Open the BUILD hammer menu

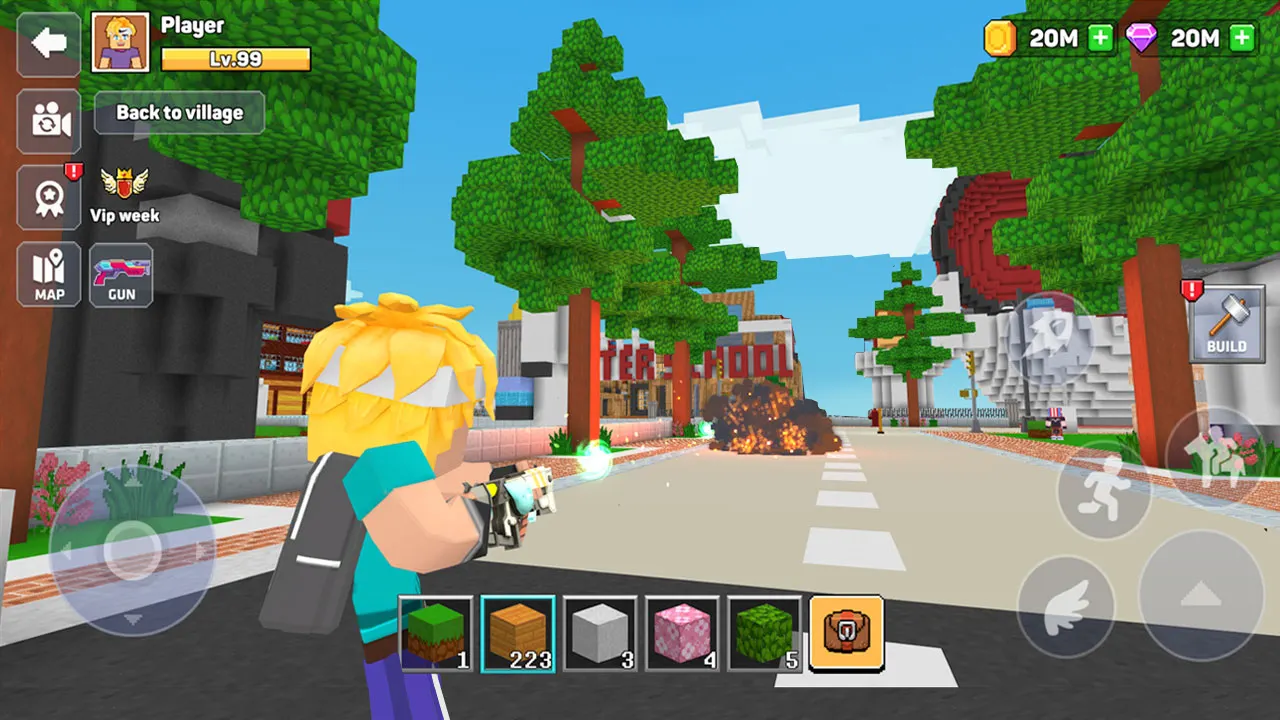point(1228,325)
